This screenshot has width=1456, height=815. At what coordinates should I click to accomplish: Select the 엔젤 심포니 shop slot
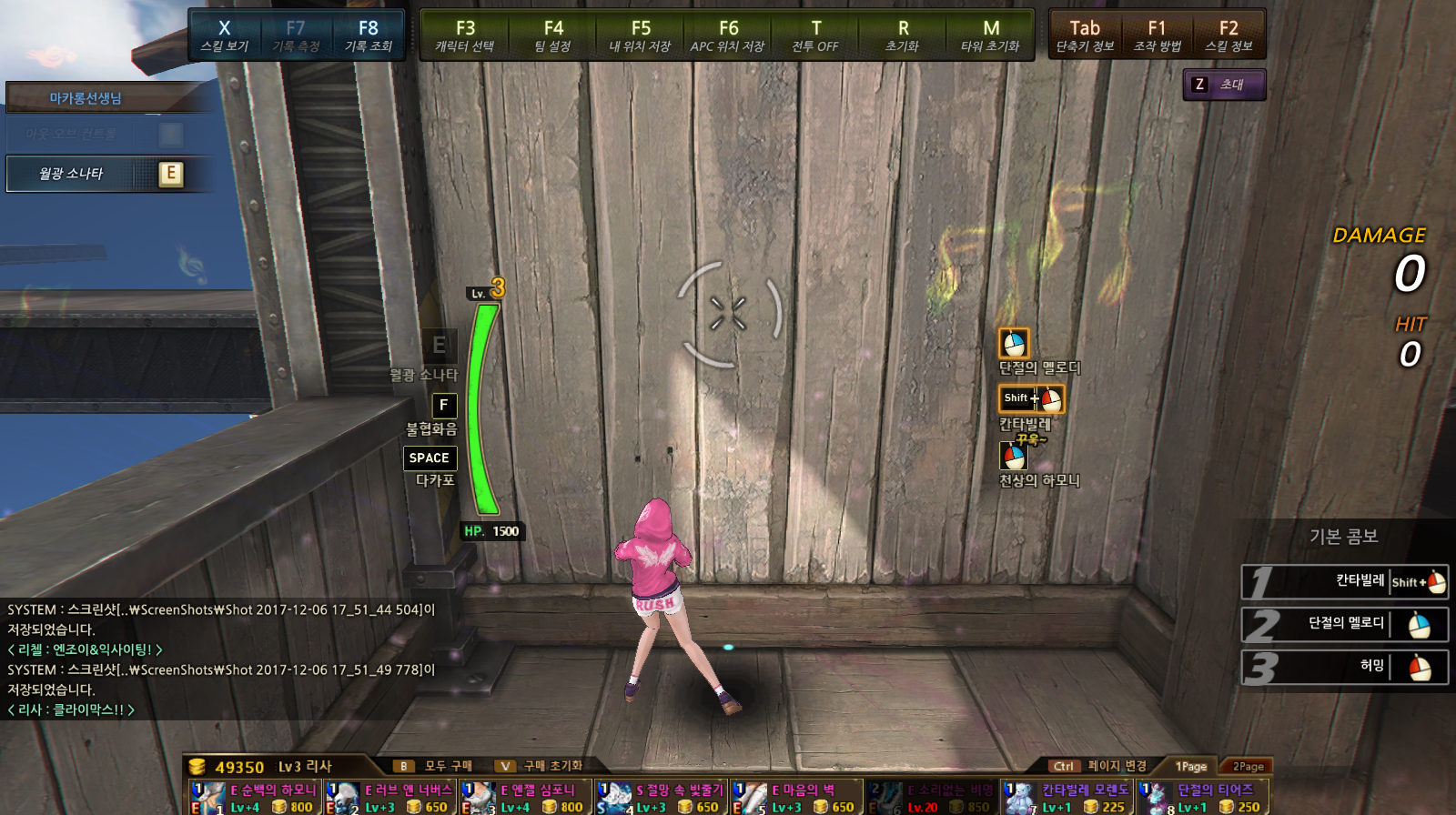click(526, 798)
